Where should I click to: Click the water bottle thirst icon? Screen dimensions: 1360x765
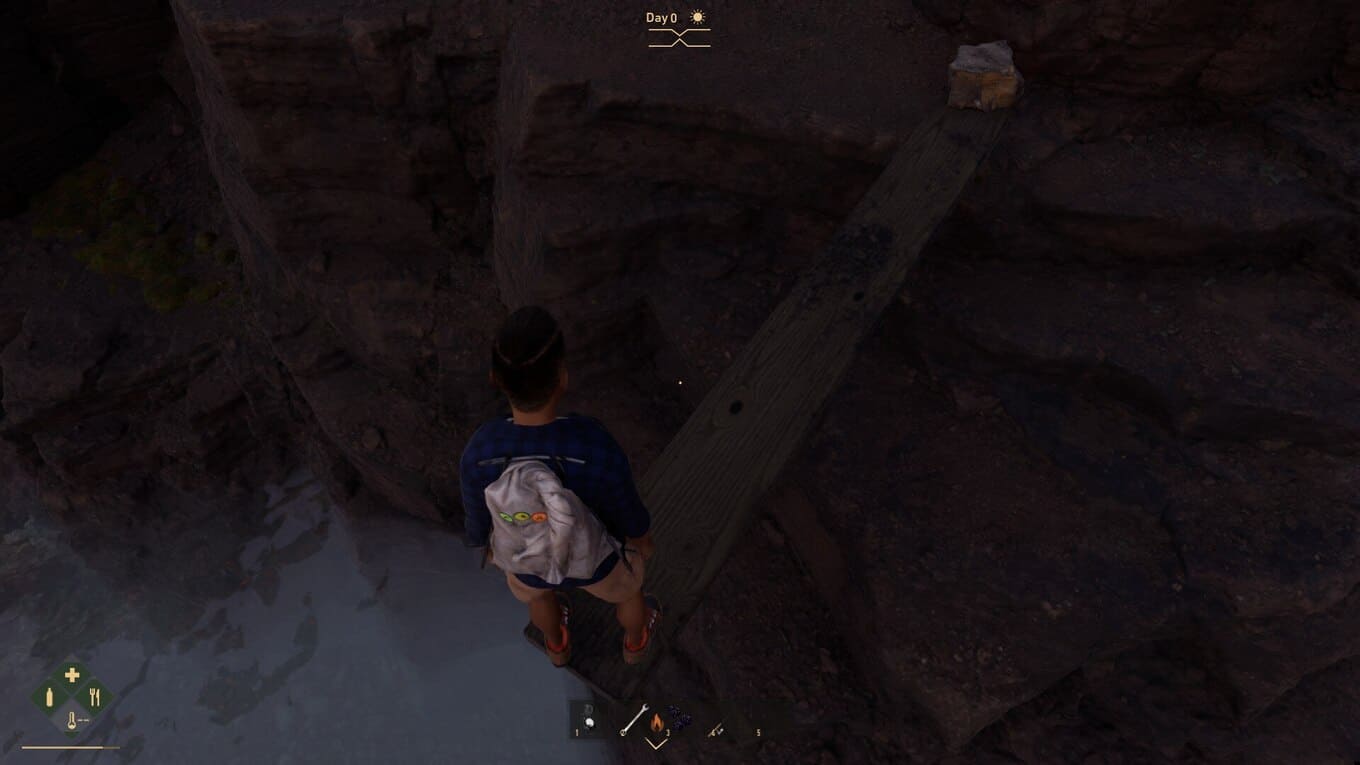[49, 697]
